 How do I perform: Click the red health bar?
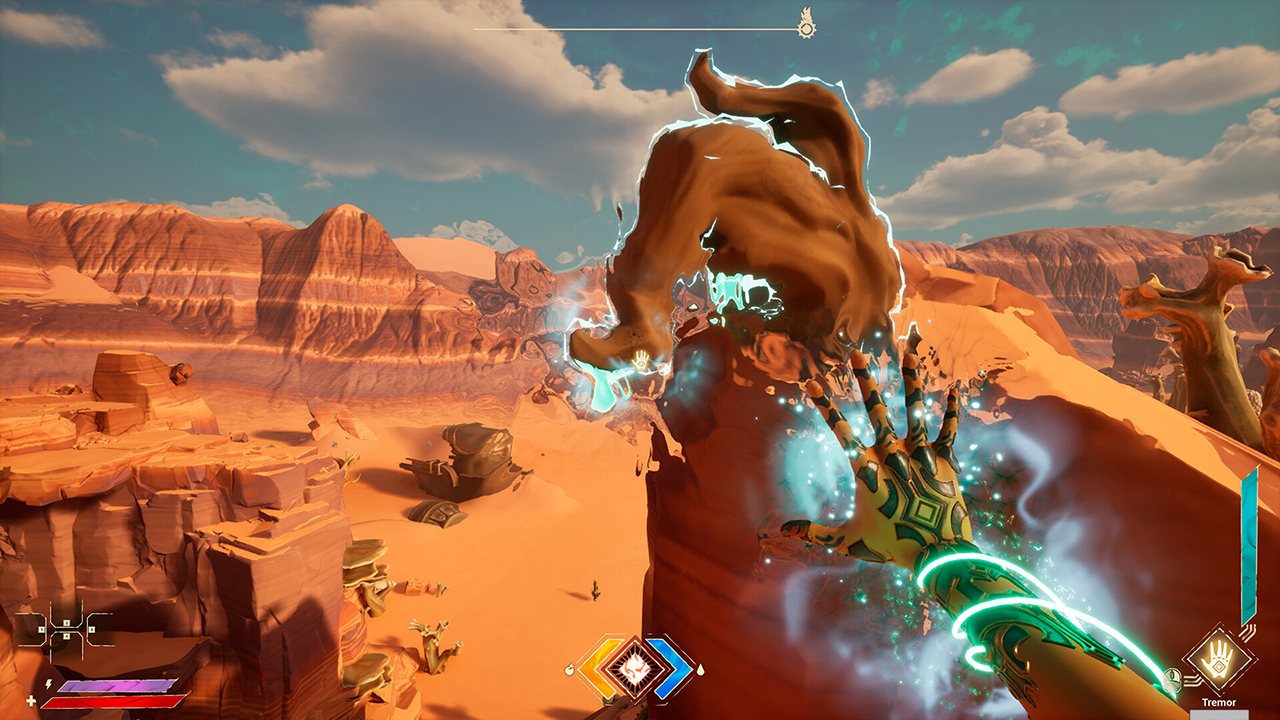pos(110,703)
